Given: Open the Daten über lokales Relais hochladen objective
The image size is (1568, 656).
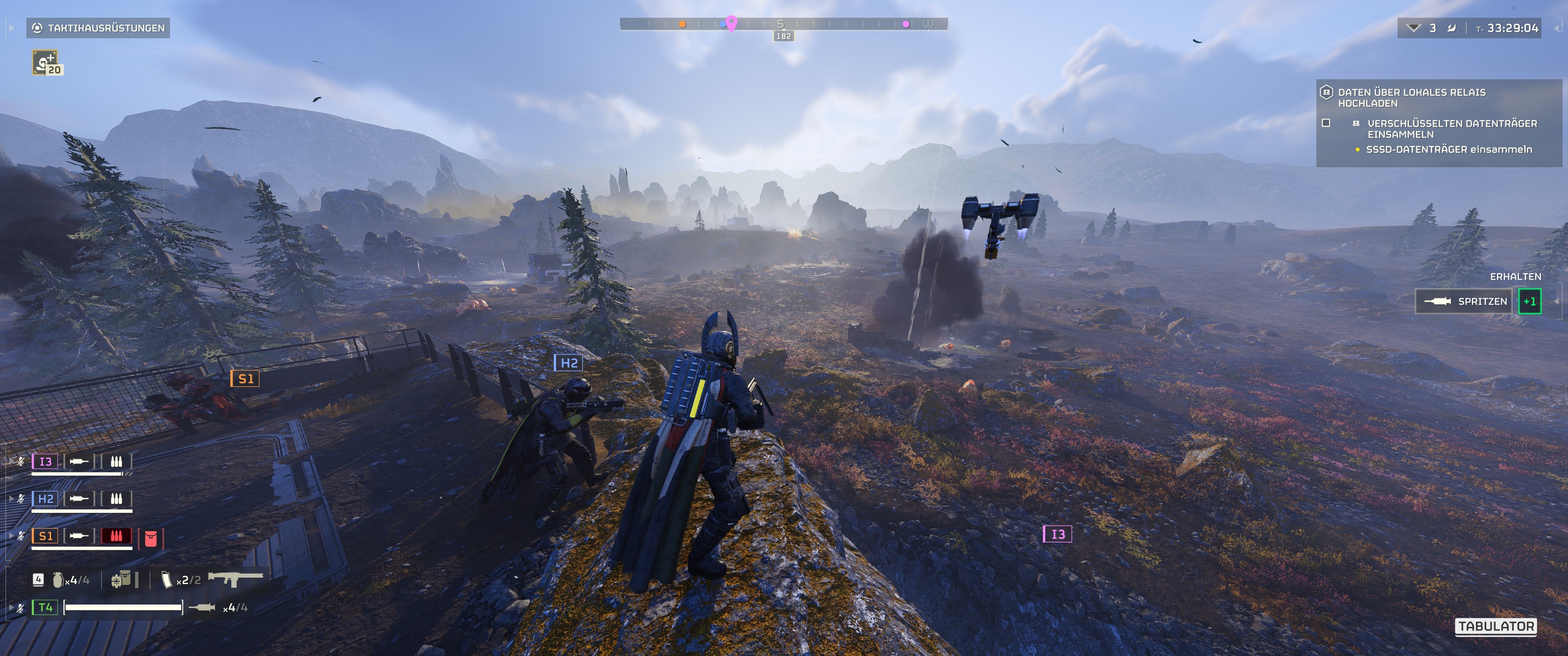Looking at the screenshot, I should point(1411,97).
